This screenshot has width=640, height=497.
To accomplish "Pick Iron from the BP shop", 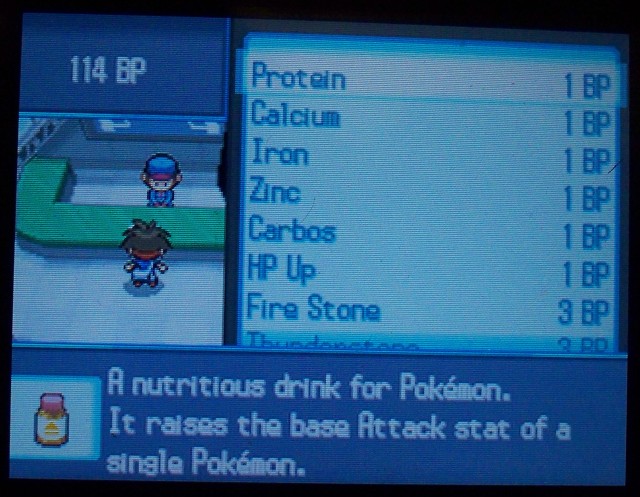I will pyautogui.click(x=280, y=154).
